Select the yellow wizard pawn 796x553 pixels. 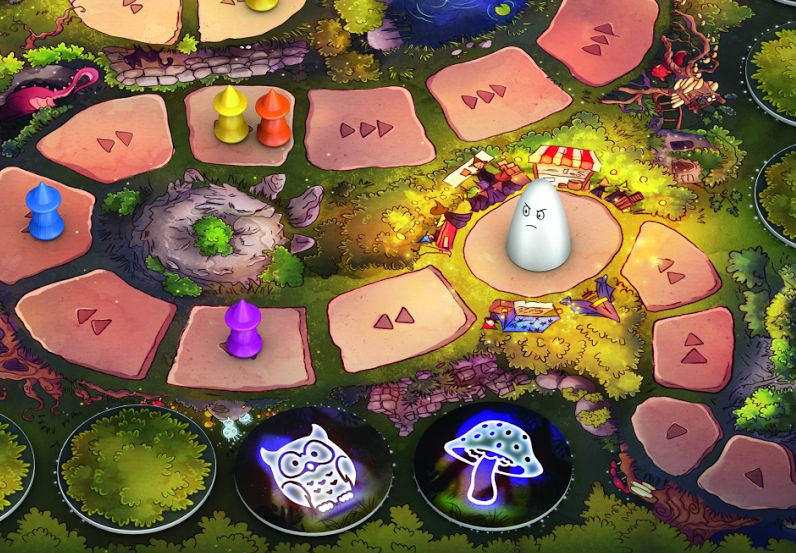pyautogui.click(x=230, y=115)
